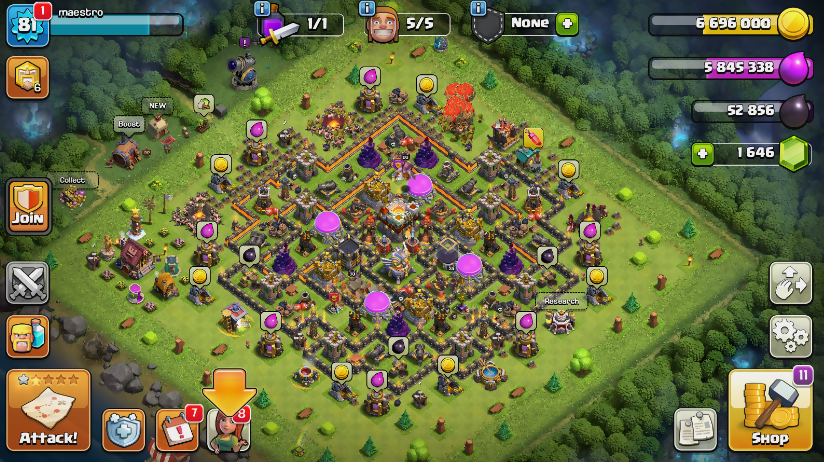This screenshot has width=824, height=462.
Task: Open the Attack! map button
Action: pos(48,410)
